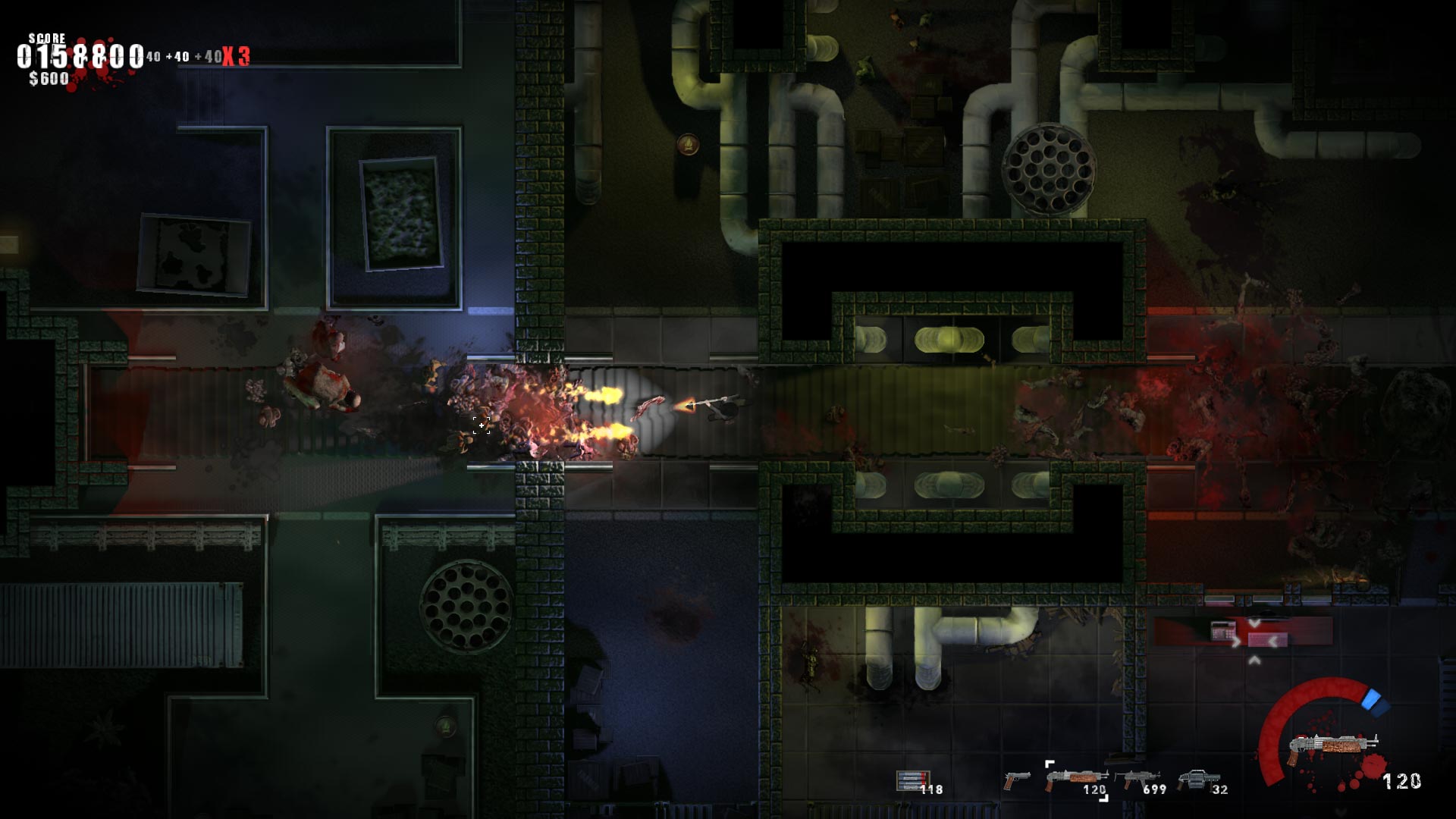Click the perforated manhole cover near the top pipes
The height and width of the screenshot is (819, 1456).
click(x=1049, y=168)
